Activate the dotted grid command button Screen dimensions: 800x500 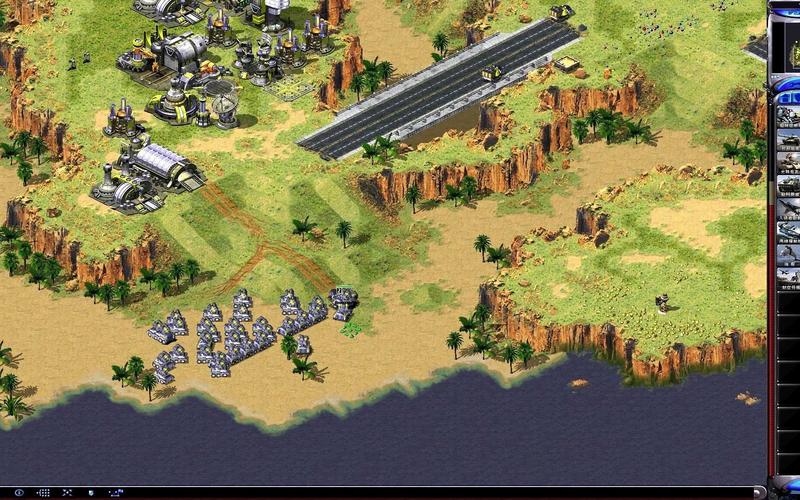pos(43,493)
